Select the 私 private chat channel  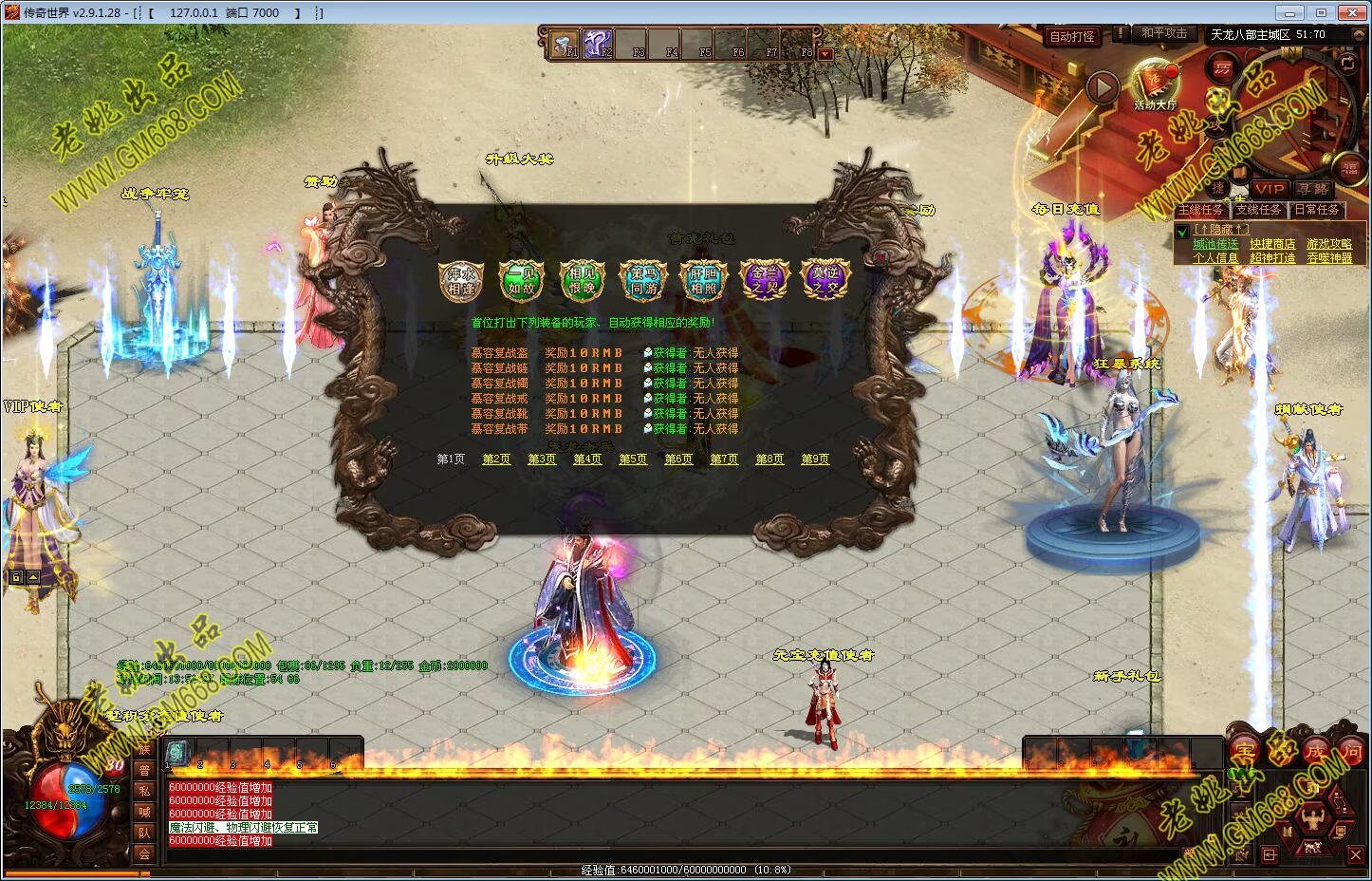pos(144,790)
